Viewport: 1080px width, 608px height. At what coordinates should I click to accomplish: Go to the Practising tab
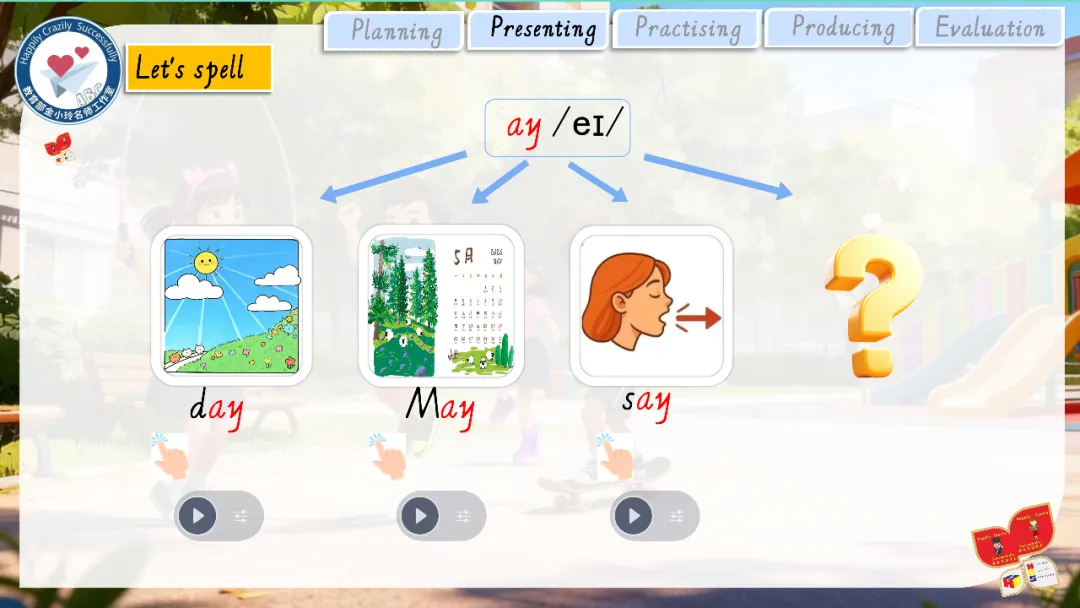688,29
